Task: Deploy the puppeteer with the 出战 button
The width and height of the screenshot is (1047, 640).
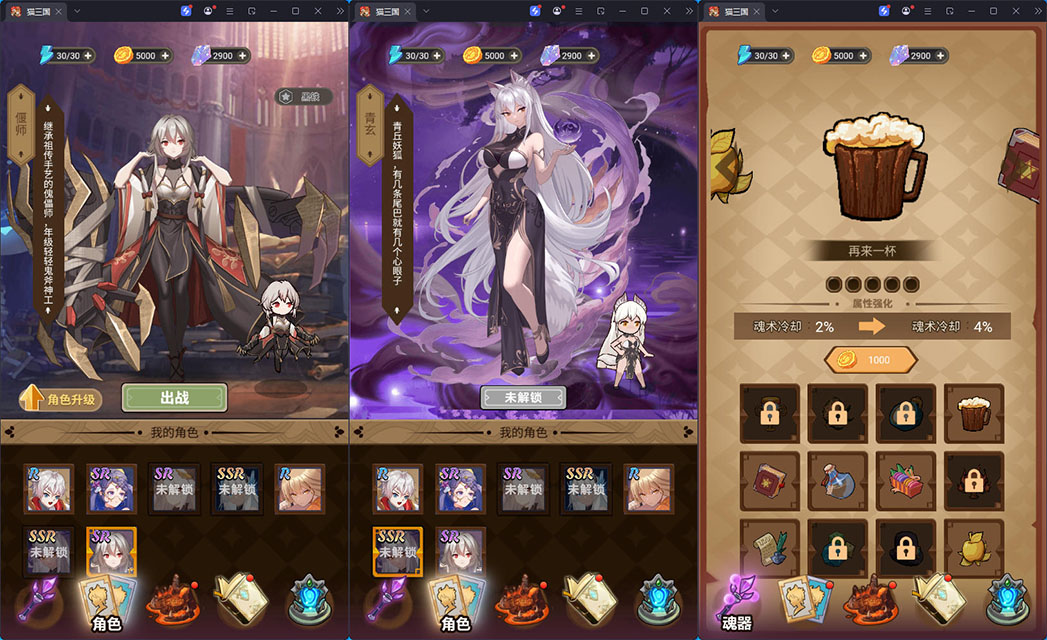Action: pos(172,397)
